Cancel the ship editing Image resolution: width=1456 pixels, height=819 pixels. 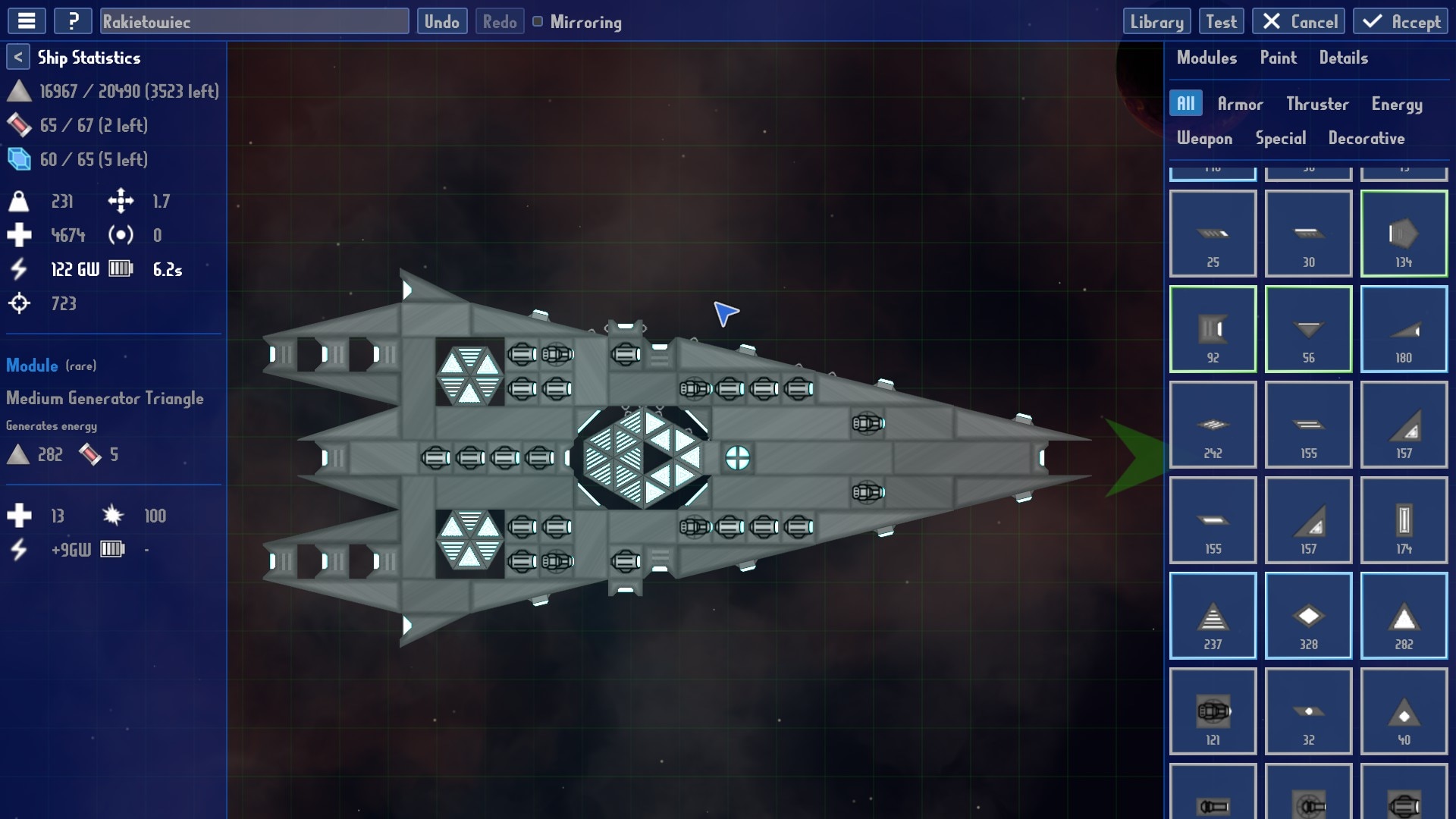[1298, 21]
